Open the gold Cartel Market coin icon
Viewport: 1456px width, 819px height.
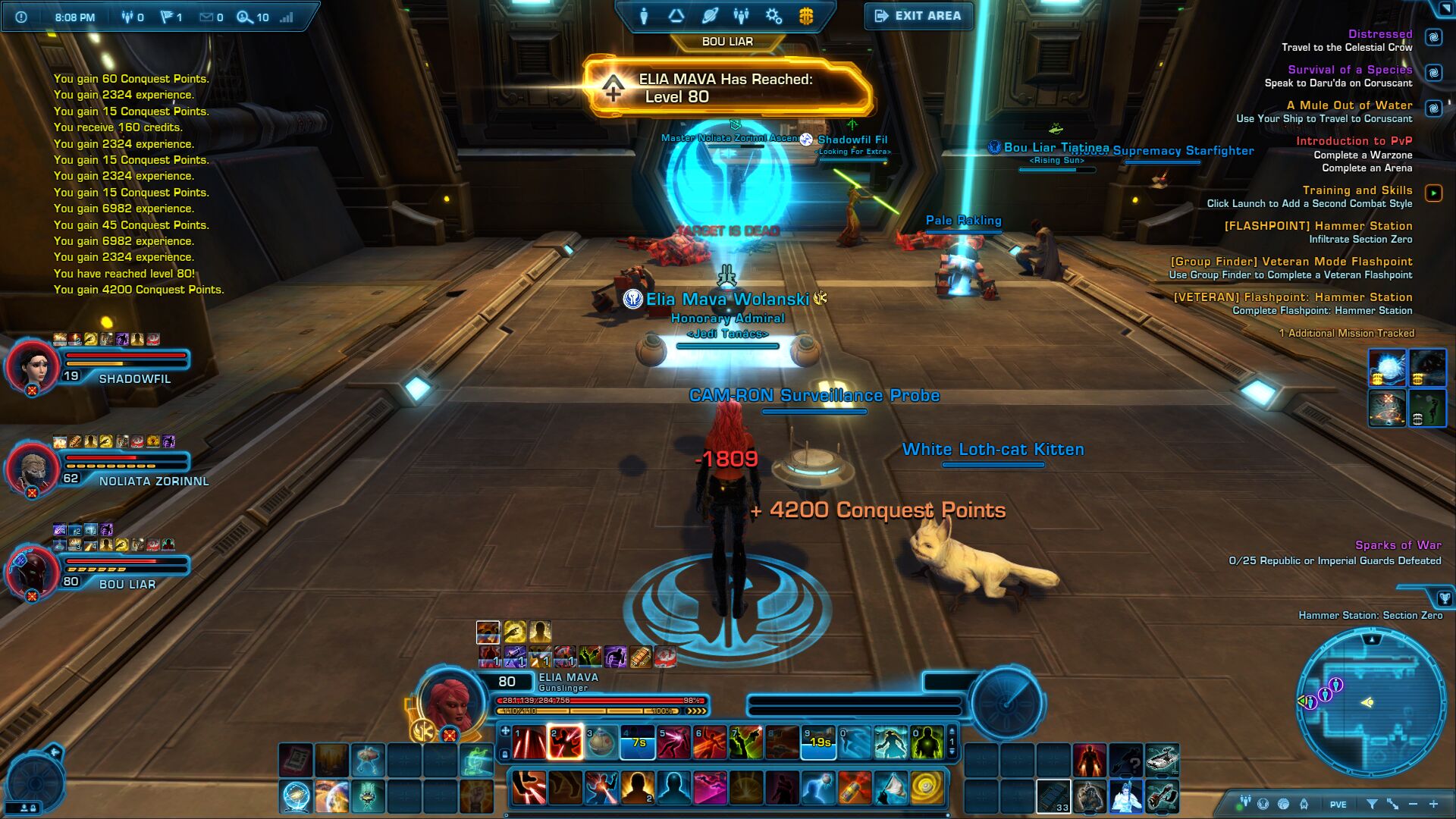tap(806, 16)
